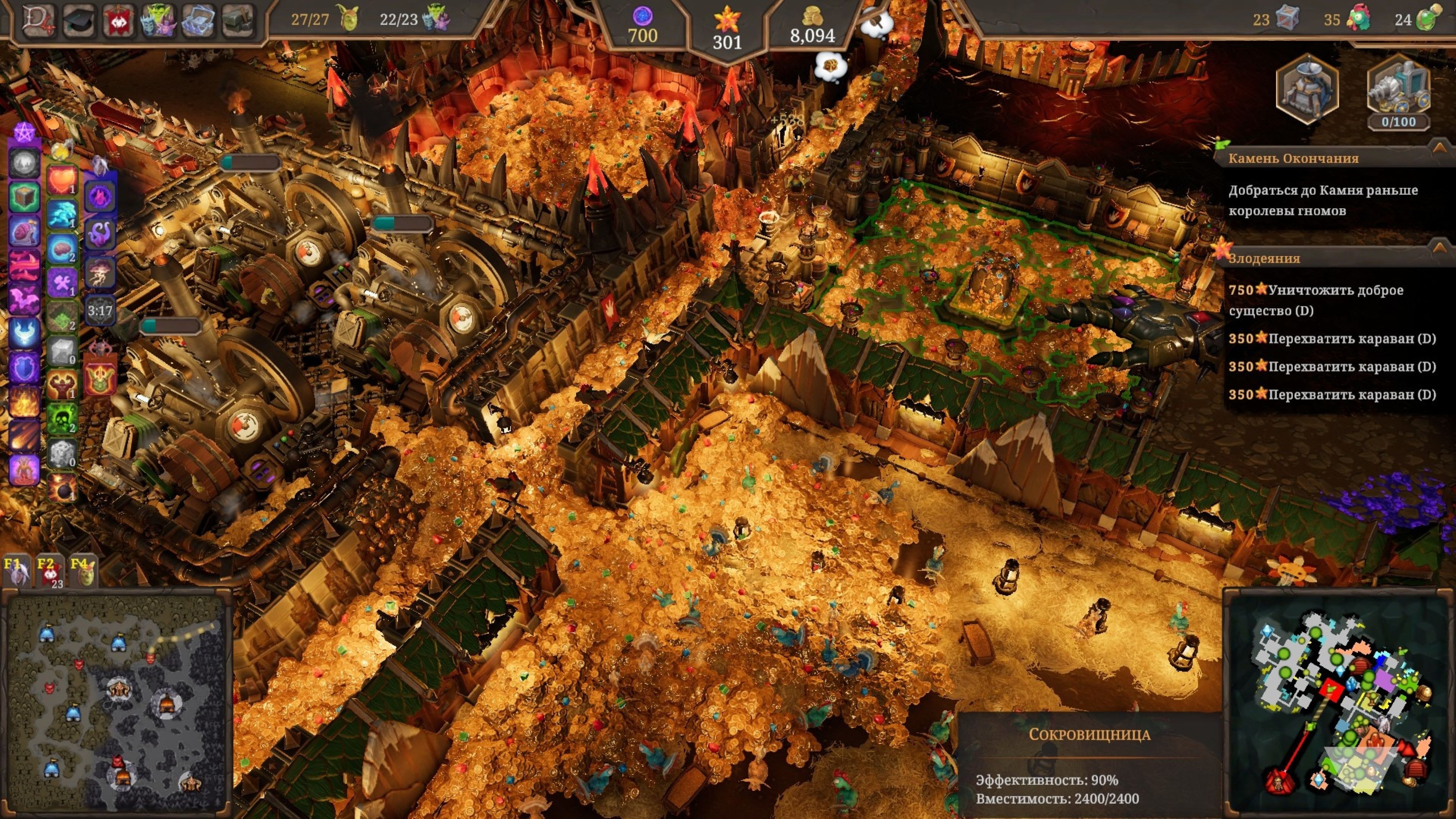Select the F2 army banner group

click(49, 571)
